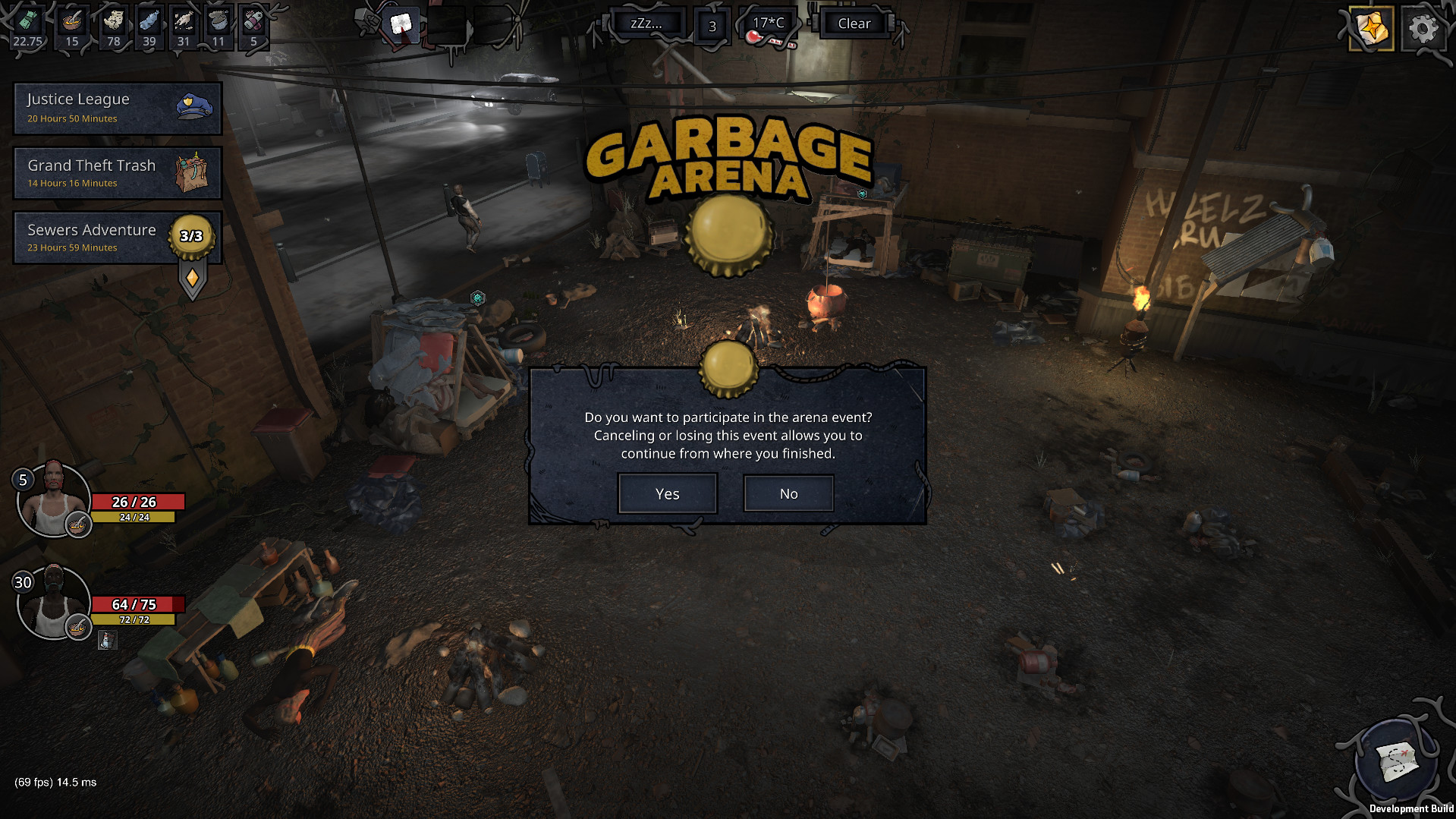Click the cooking pot resource icon
1456x819 pixels.
point(218,23)
